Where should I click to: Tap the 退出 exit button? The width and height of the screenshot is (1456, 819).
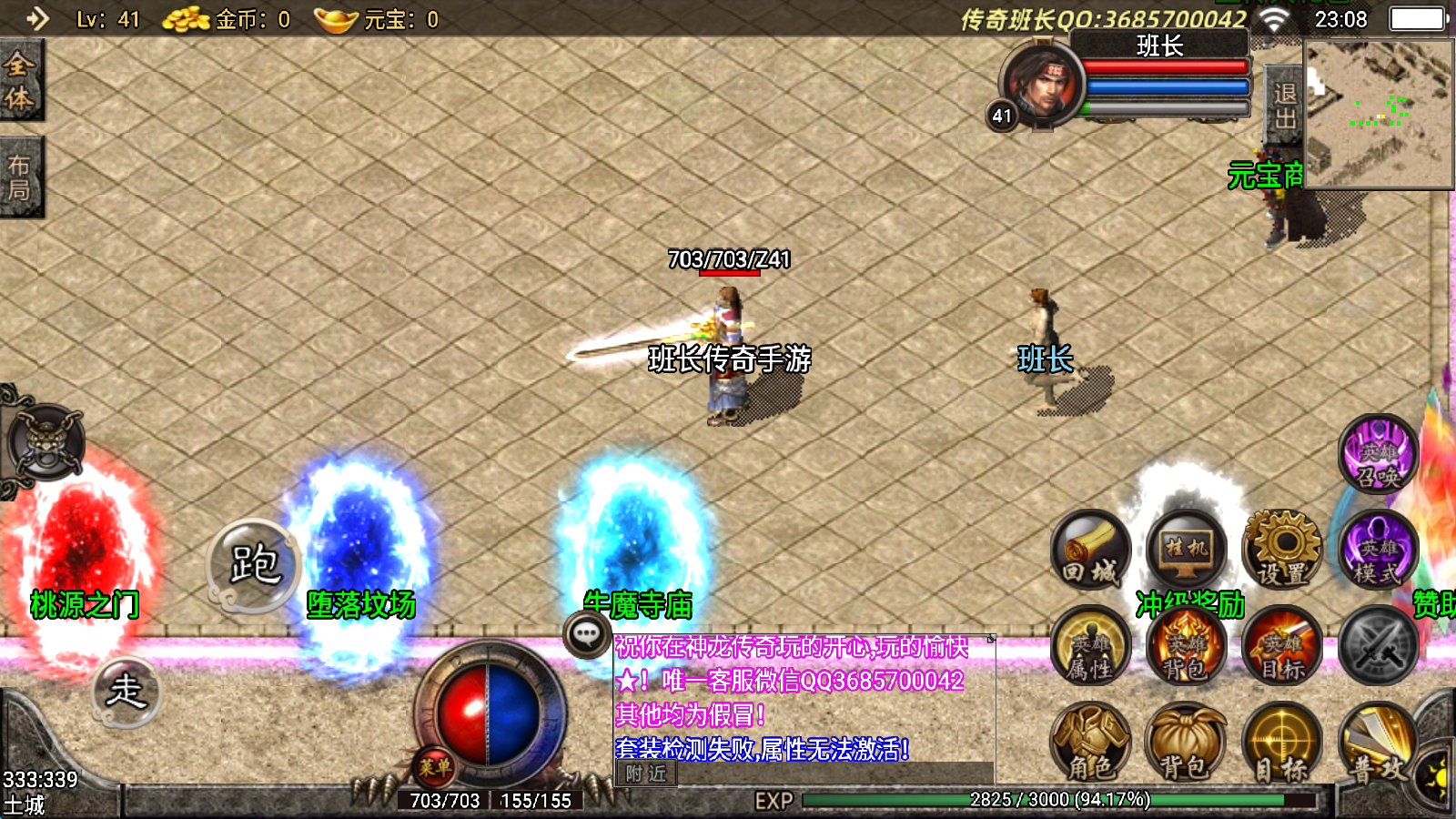(1284, 106)
